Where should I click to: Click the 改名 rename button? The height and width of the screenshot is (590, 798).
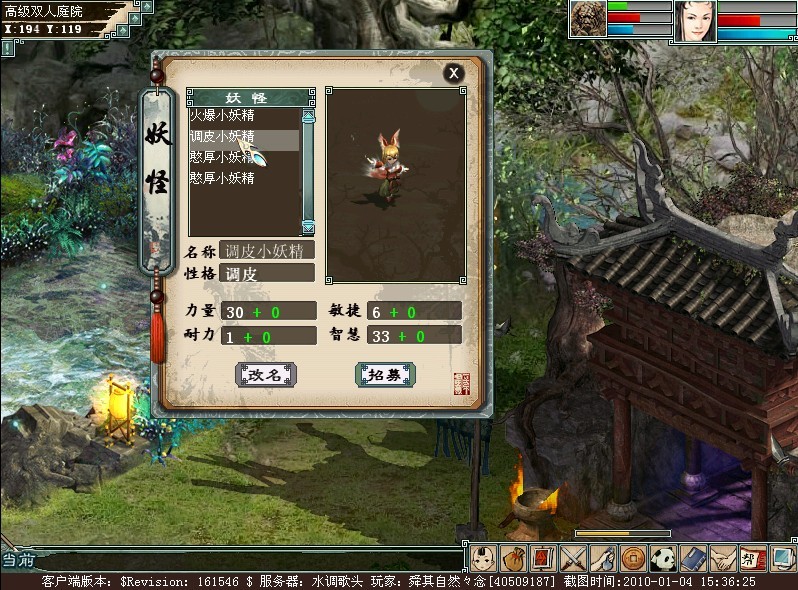click(x=266, y=374)
